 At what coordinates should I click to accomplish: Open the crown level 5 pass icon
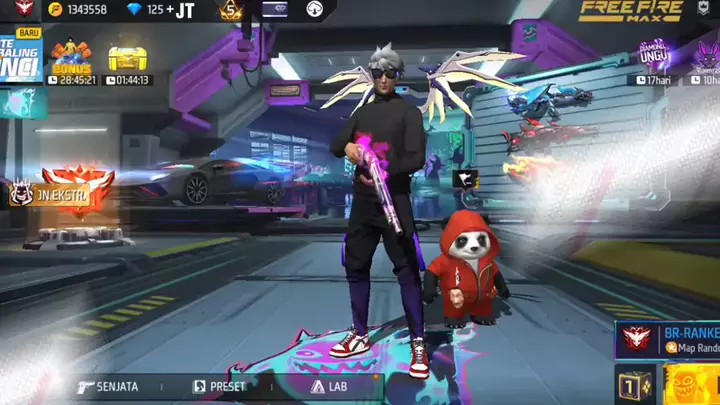click(x=231, y=11)
